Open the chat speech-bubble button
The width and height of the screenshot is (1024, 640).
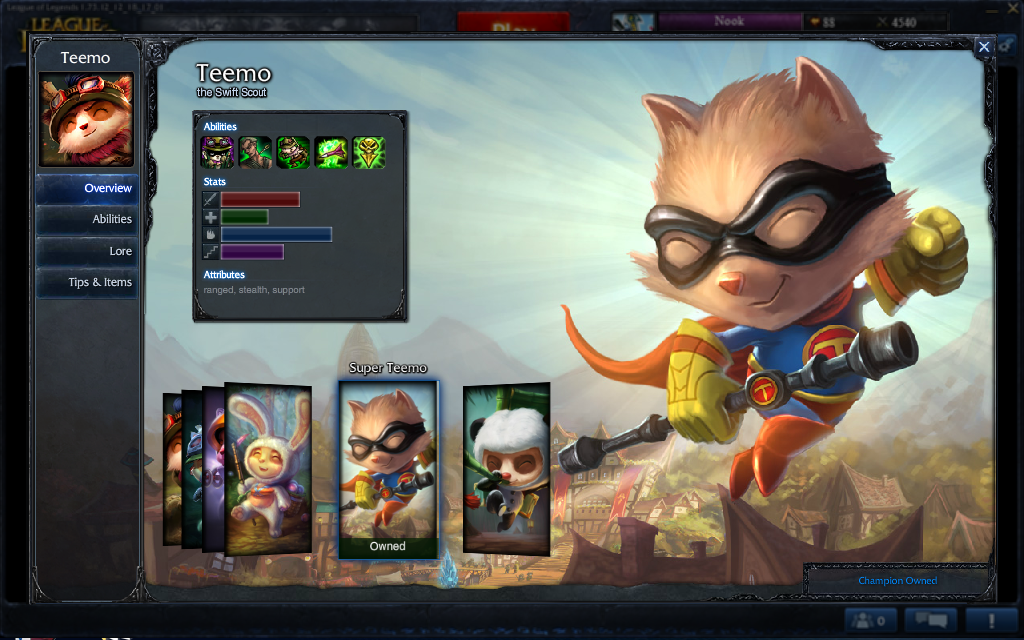click(x=930, y=621)
